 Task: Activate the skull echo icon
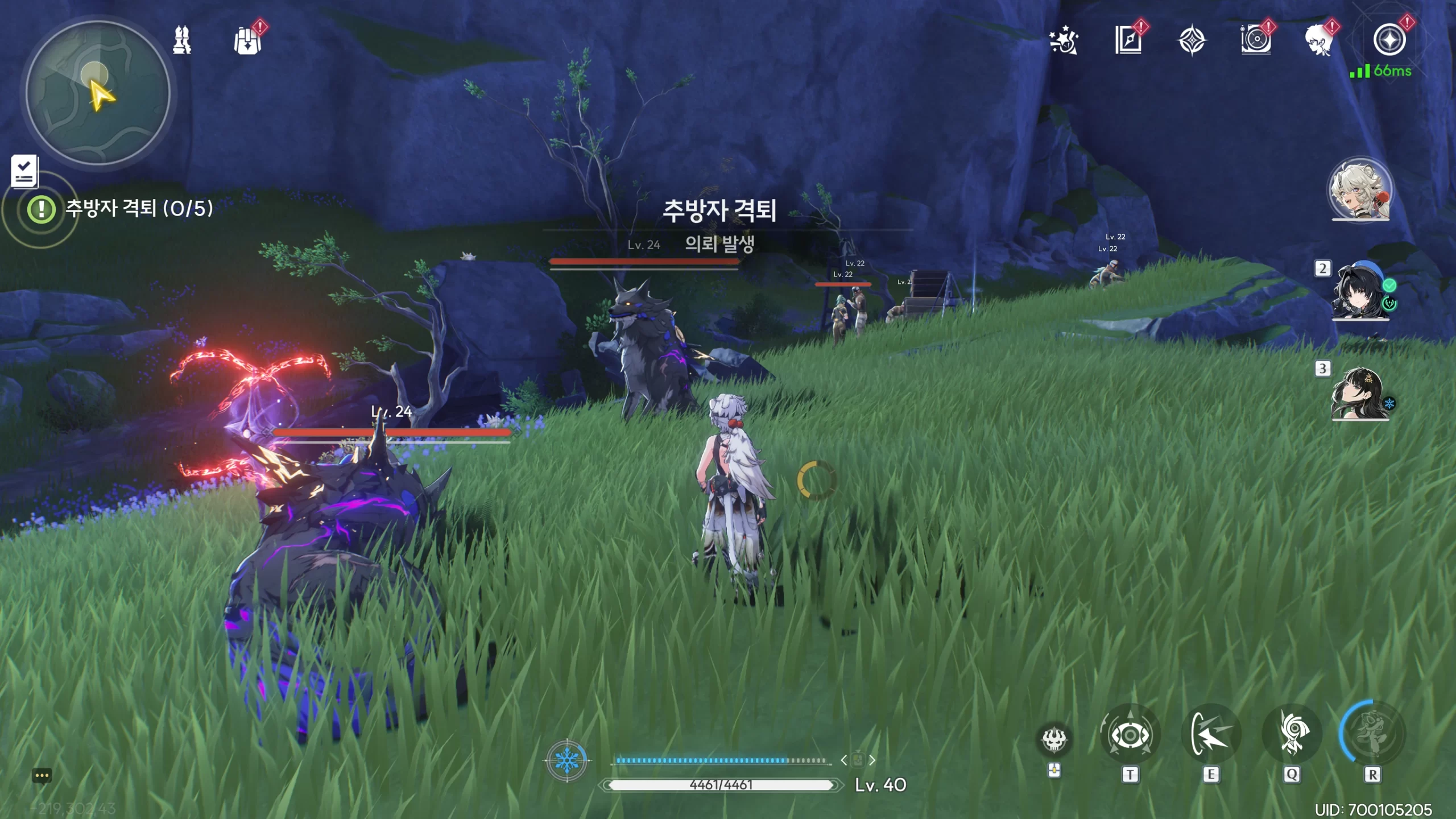coord(1054,740)
